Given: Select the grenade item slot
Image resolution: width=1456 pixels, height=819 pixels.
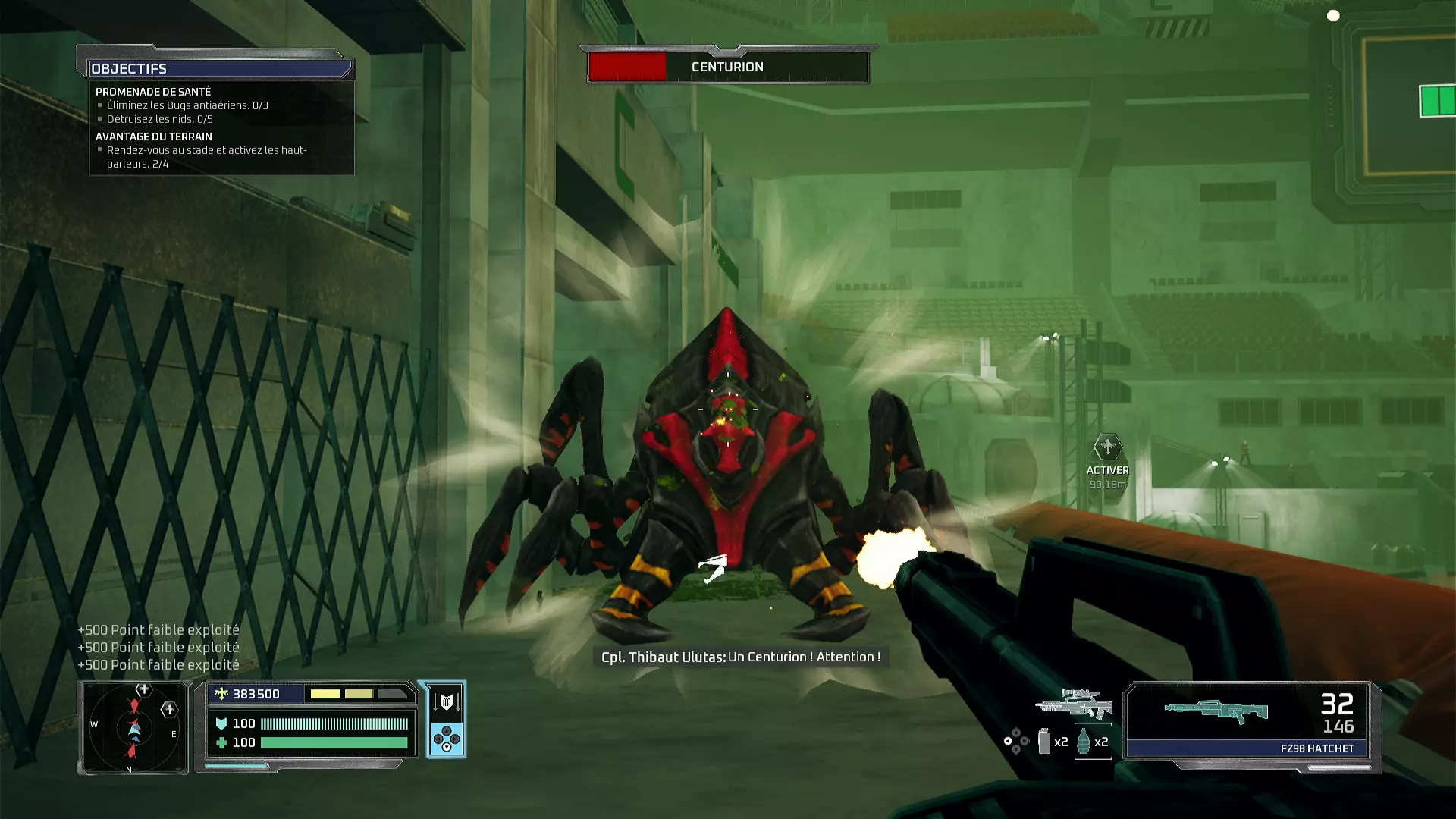Looking at the screenshot, I should (1084, 742).
